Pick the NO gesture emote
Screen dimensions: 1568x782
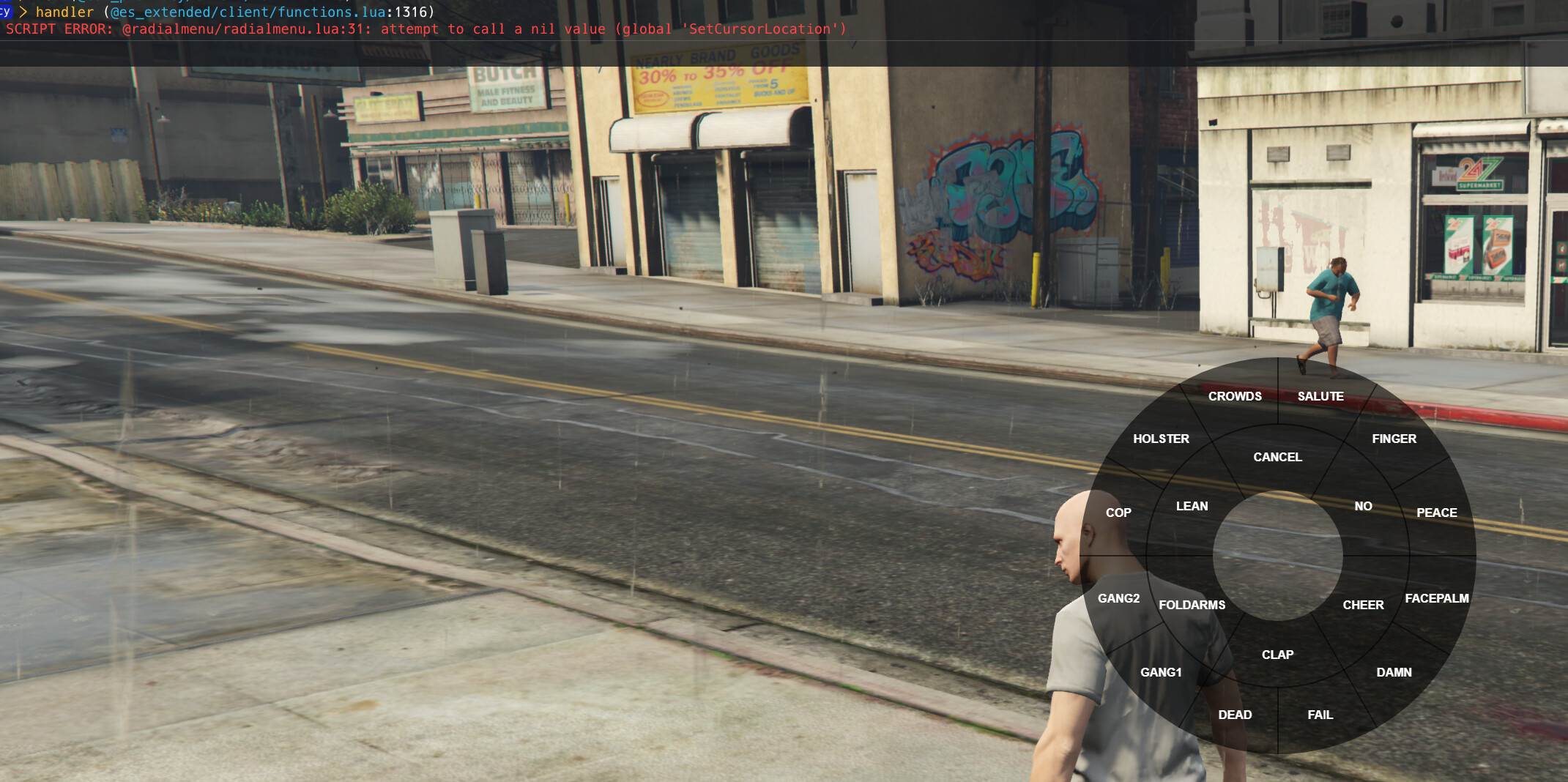click(1363, 505)
